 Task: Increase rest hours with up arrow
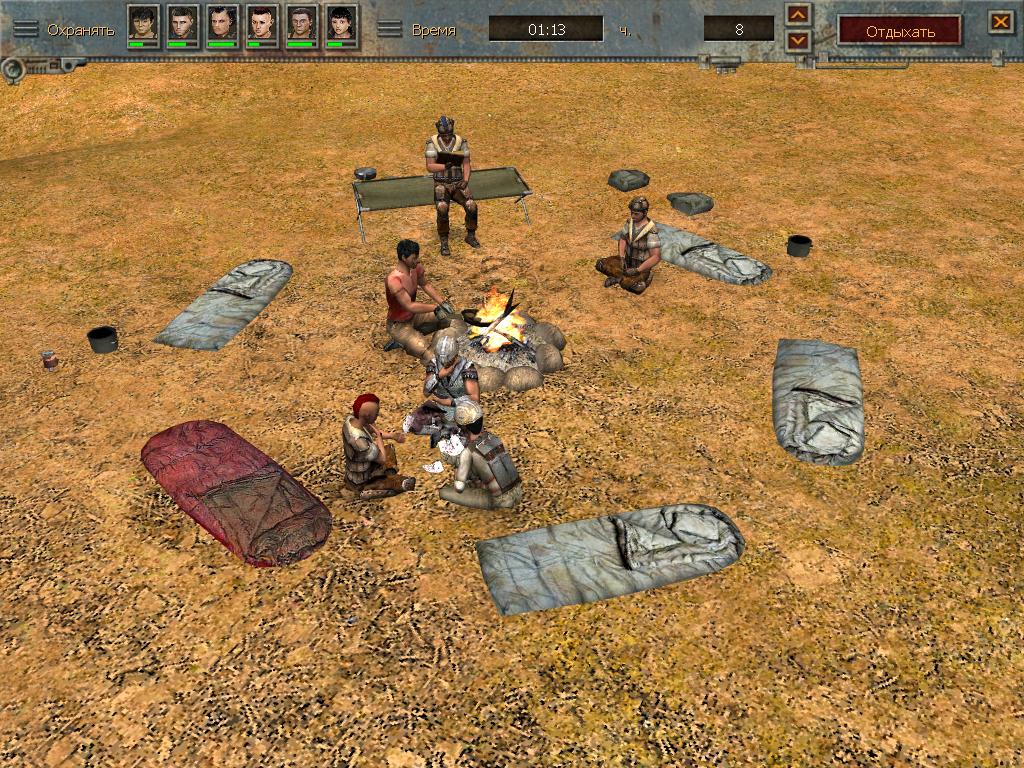[797, 15]
